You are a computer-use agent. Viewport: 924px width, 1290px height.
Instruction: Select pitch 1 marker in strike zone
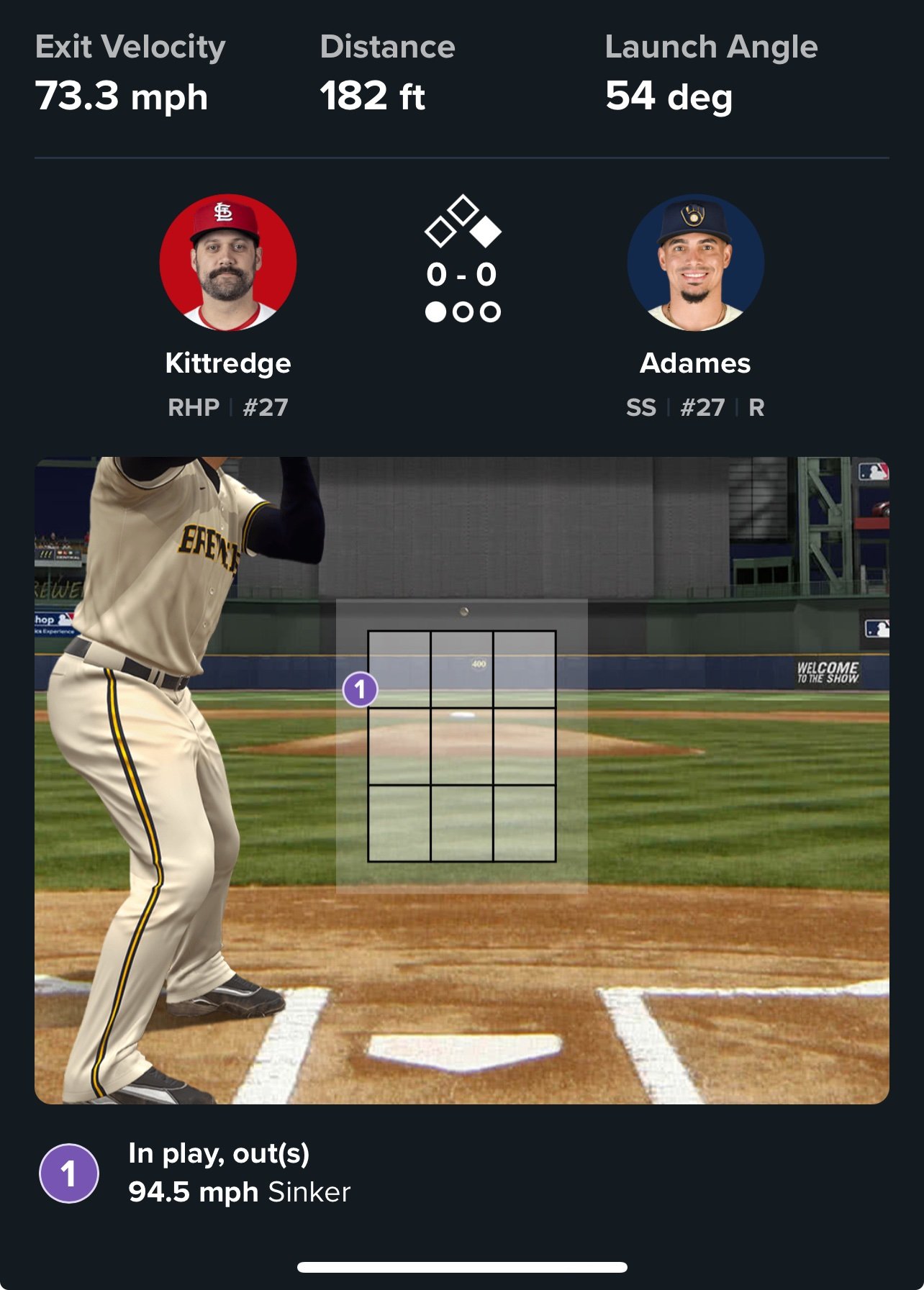(x=360, y=689)
